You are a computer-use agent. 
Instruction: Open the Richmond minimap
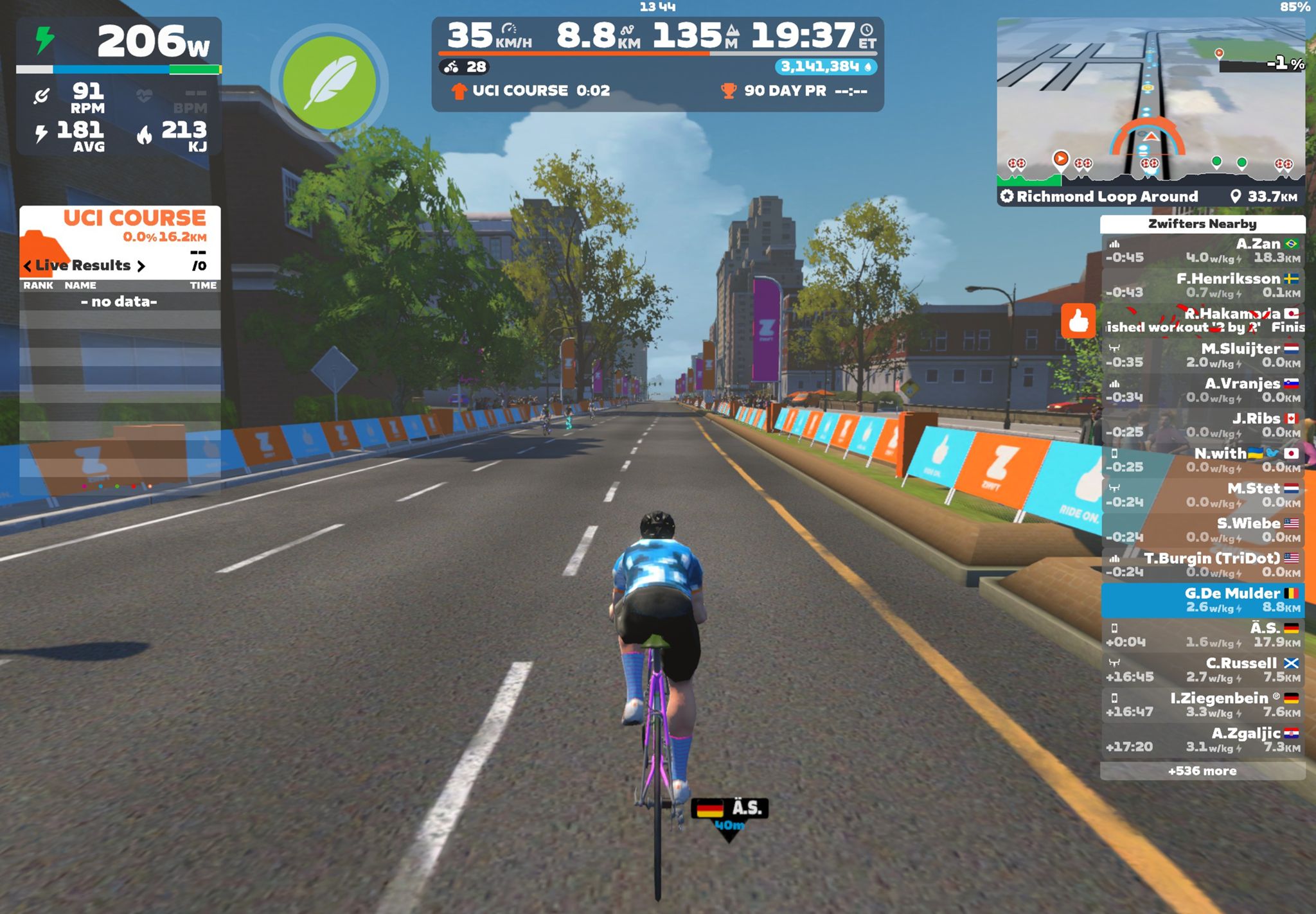1150,103
